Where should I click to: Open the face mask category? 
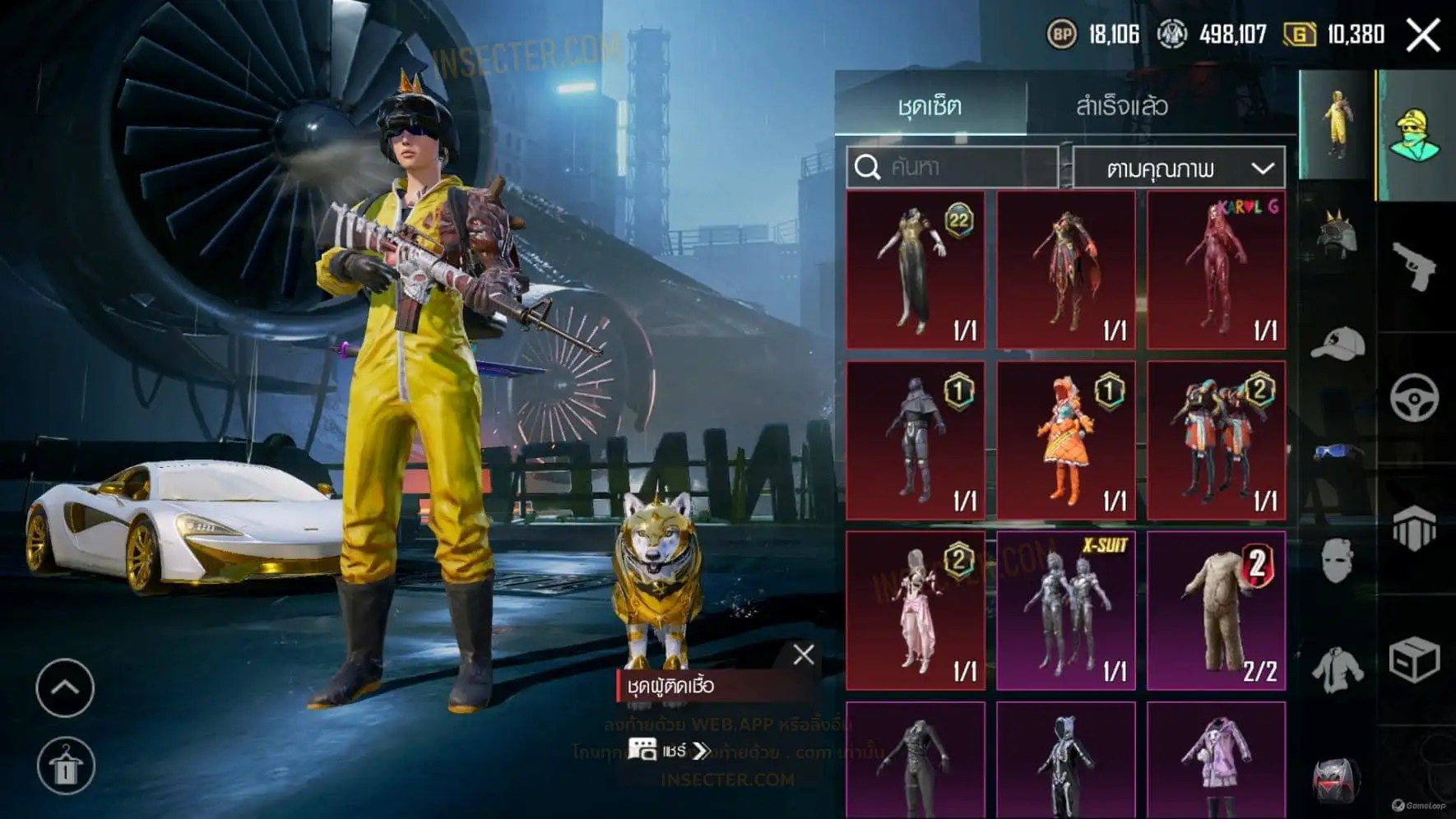1337,562
